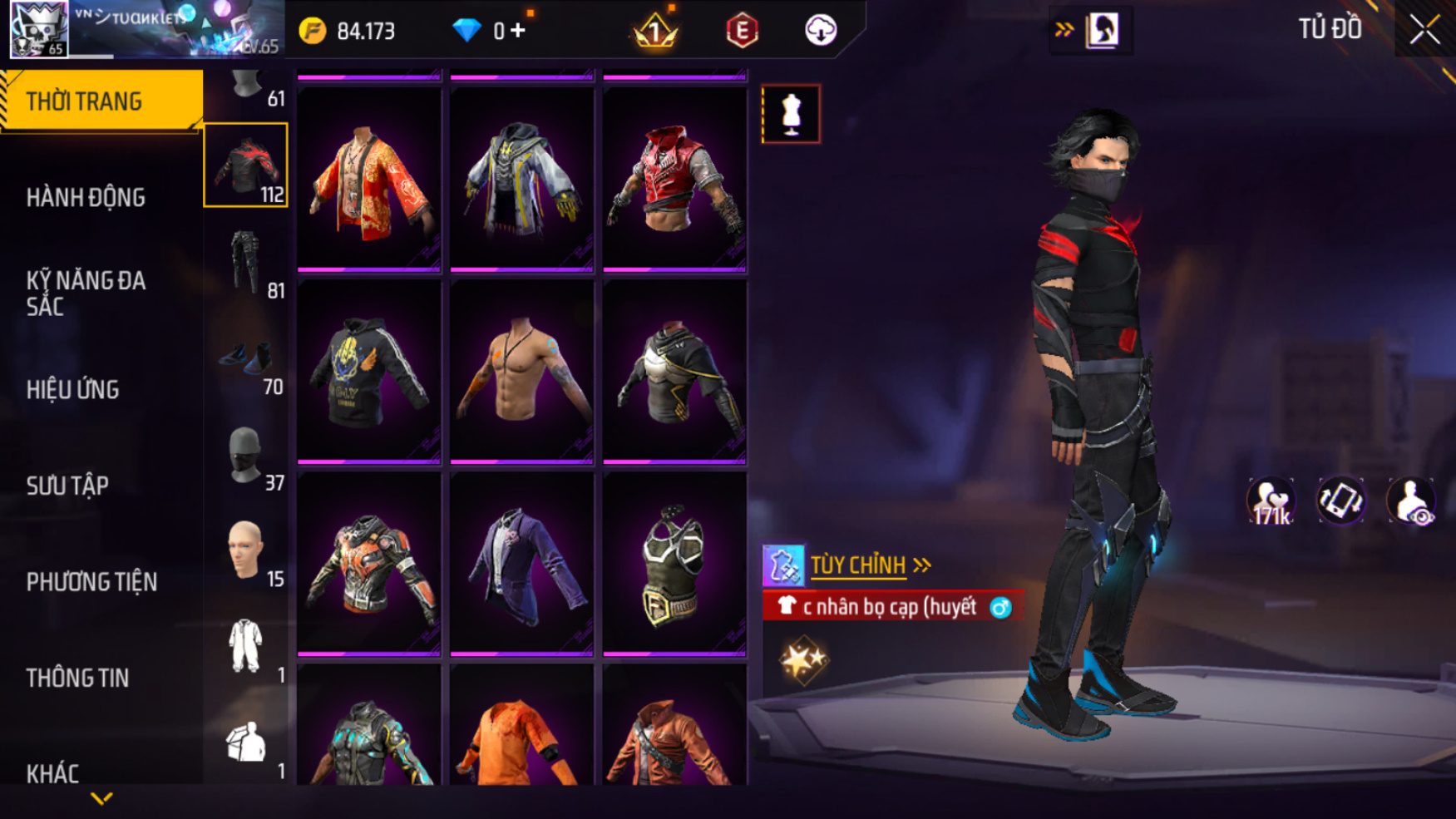The width and height of the screenshot is (1456, 819).
Task: Choose the pants subcategory with 81 items
Action: [246, 263]
